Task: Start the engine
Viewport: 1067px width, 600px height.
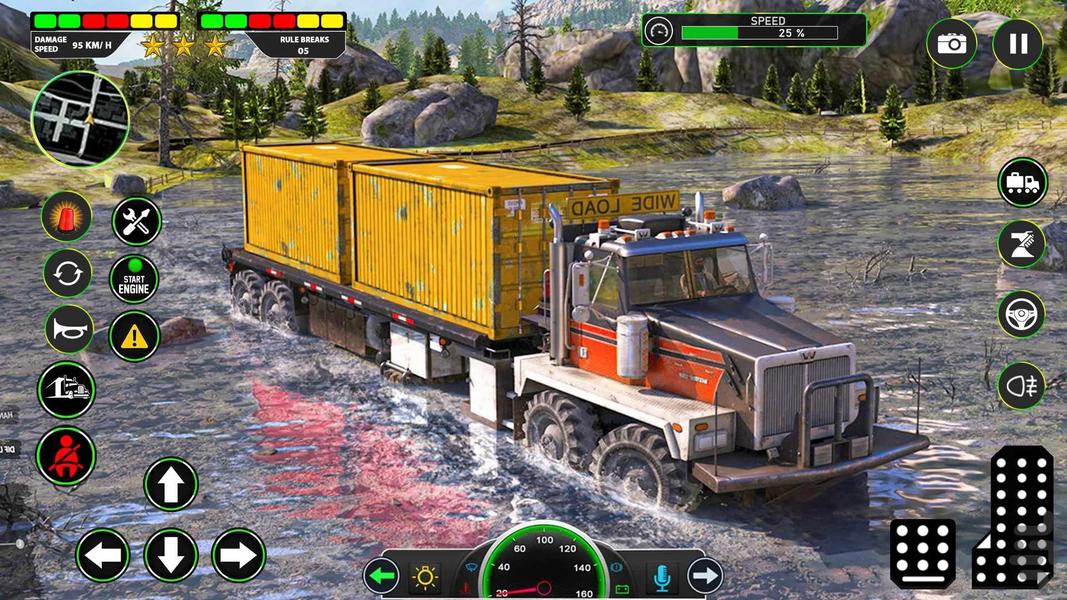Action: tap(134, 279)
